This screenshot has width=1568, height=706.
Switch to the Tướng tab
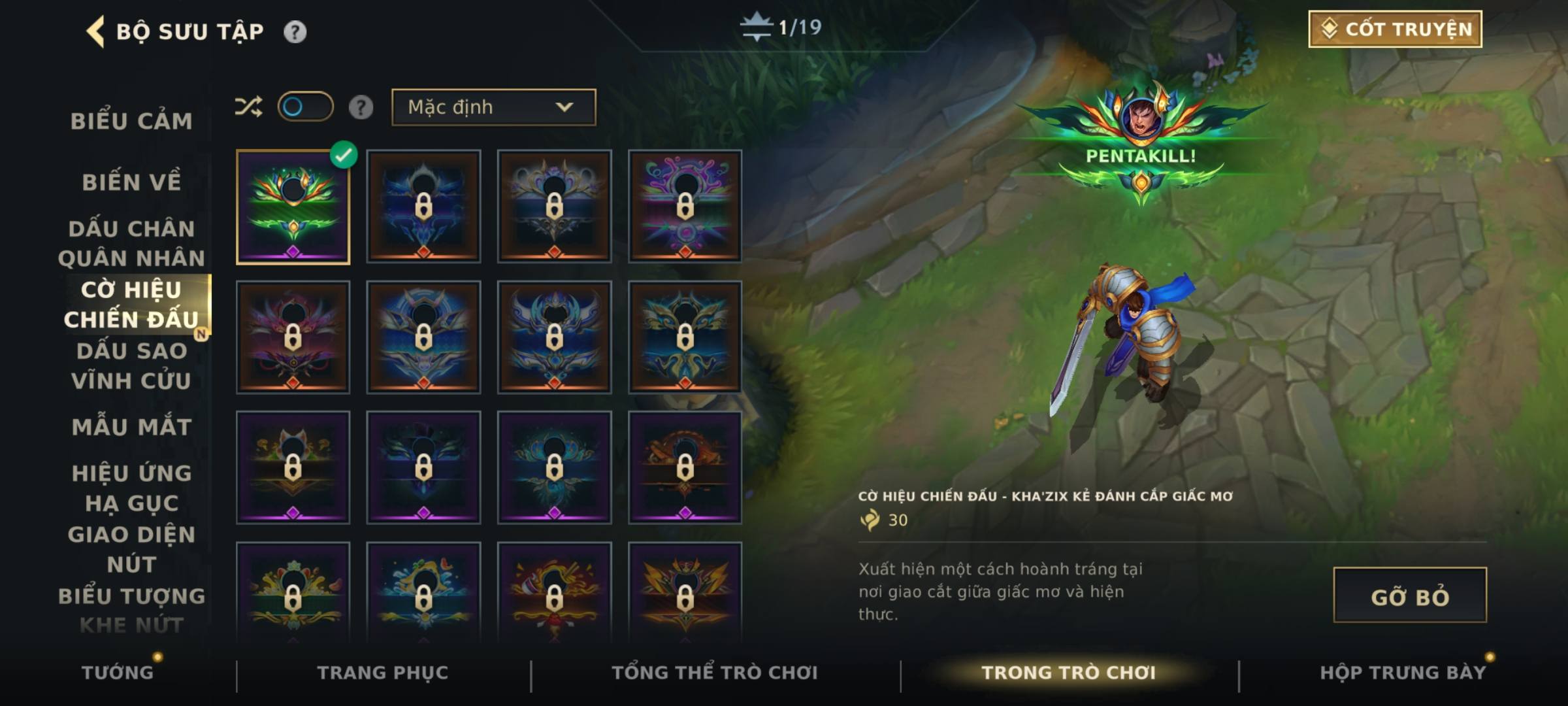(118, 672)
